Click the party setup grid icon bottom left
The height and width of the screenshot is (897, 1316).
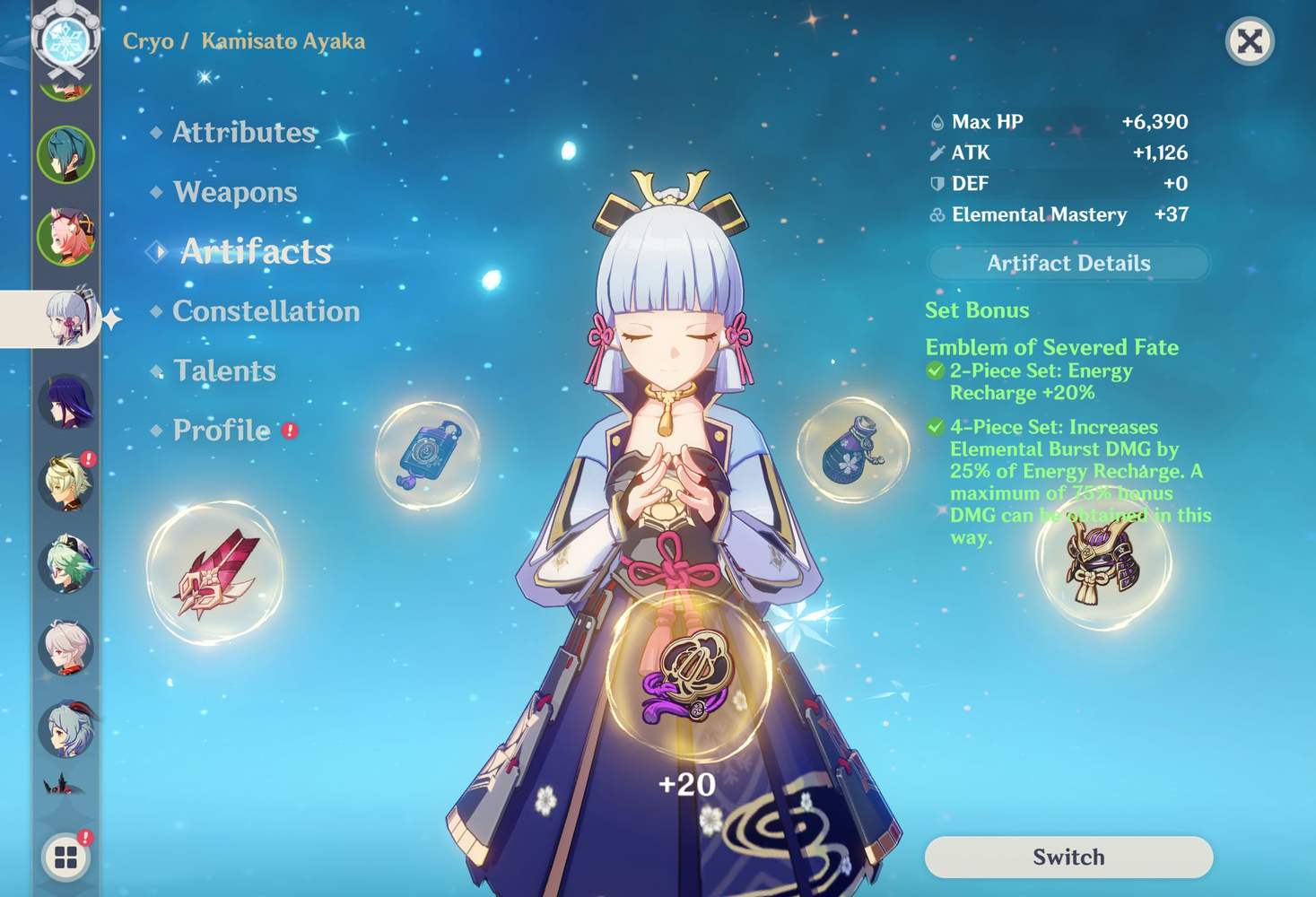coord(65,858)
